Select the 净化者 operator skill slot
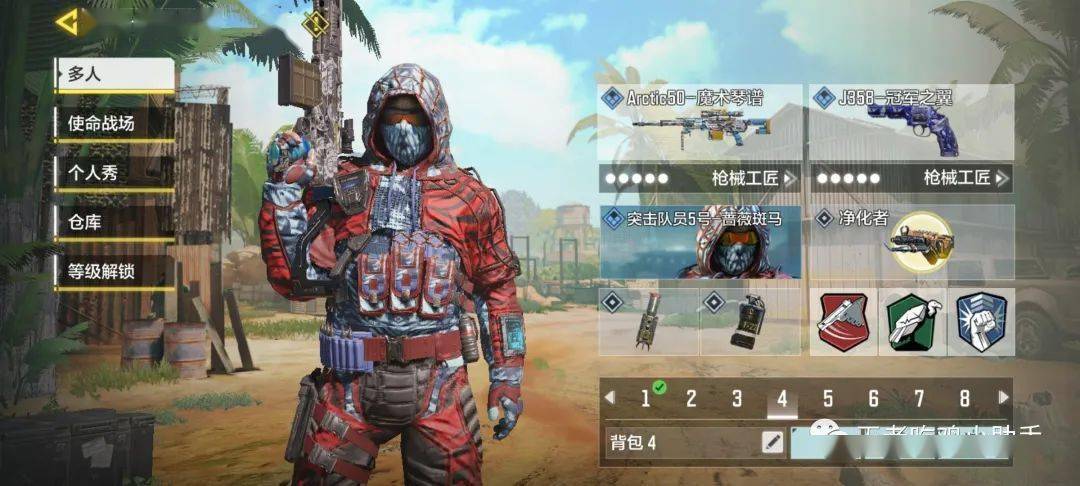The width and height of the screenshot is (1080, 486). point(910,242)
